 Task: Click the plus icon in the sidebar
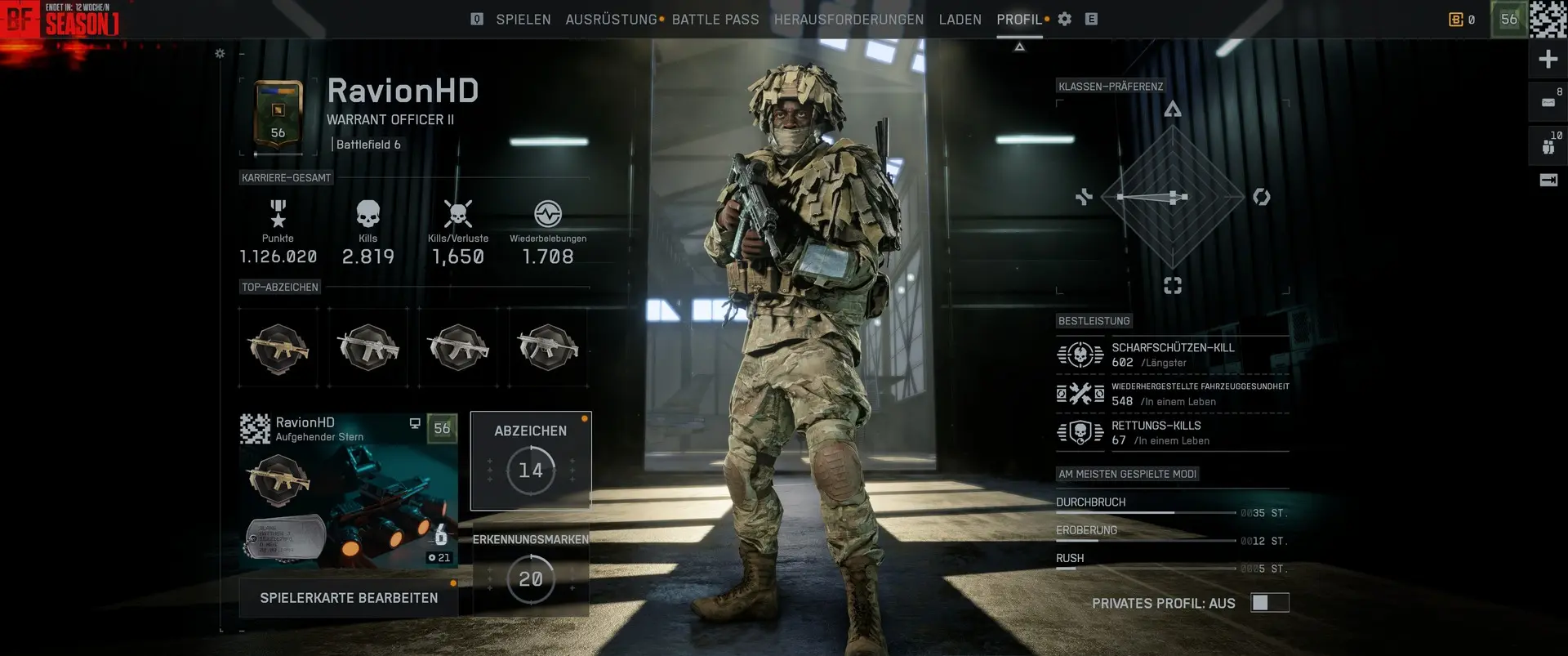[1548, 59]
